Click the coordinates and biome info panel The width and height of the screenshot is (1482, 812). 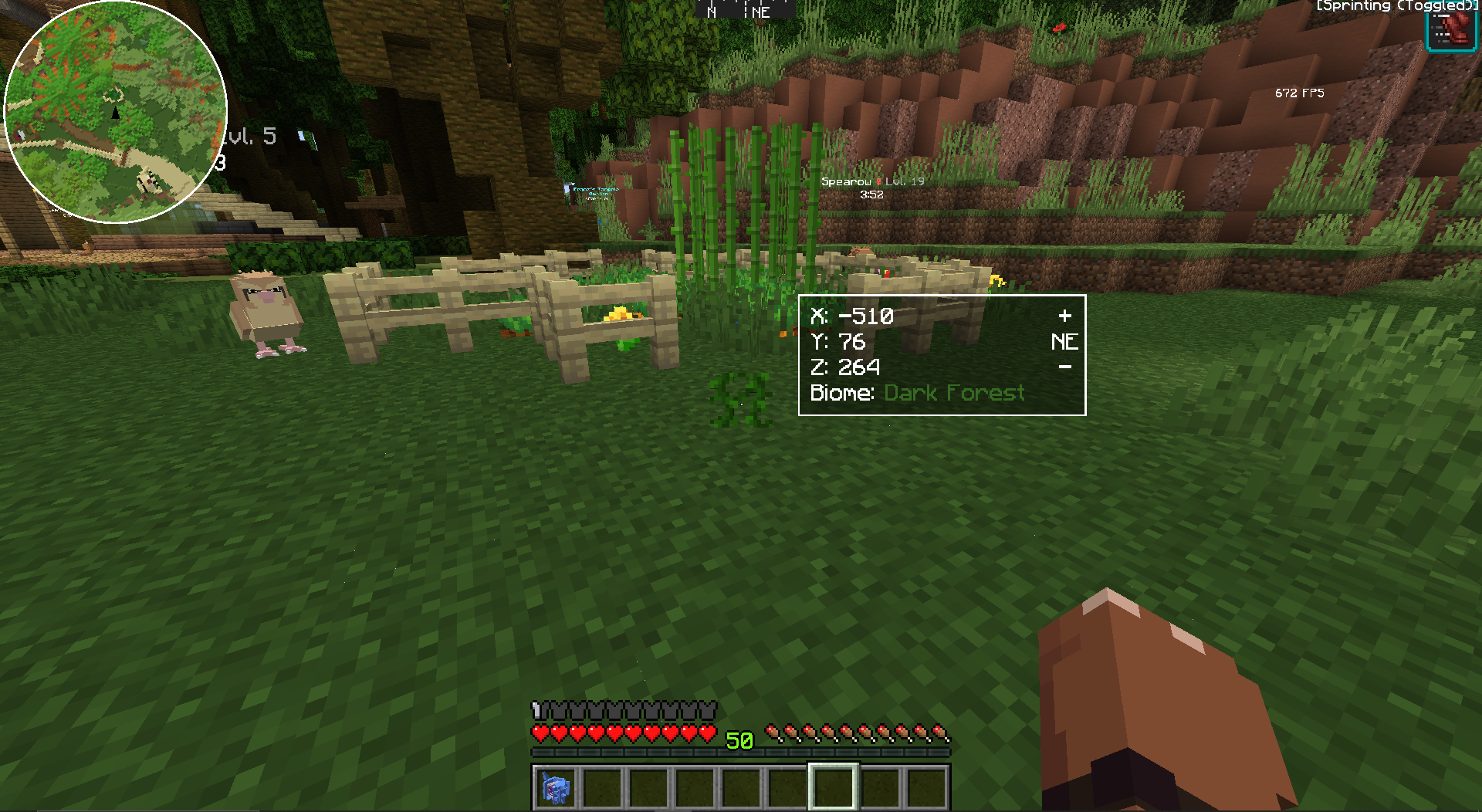pos(942,355)
